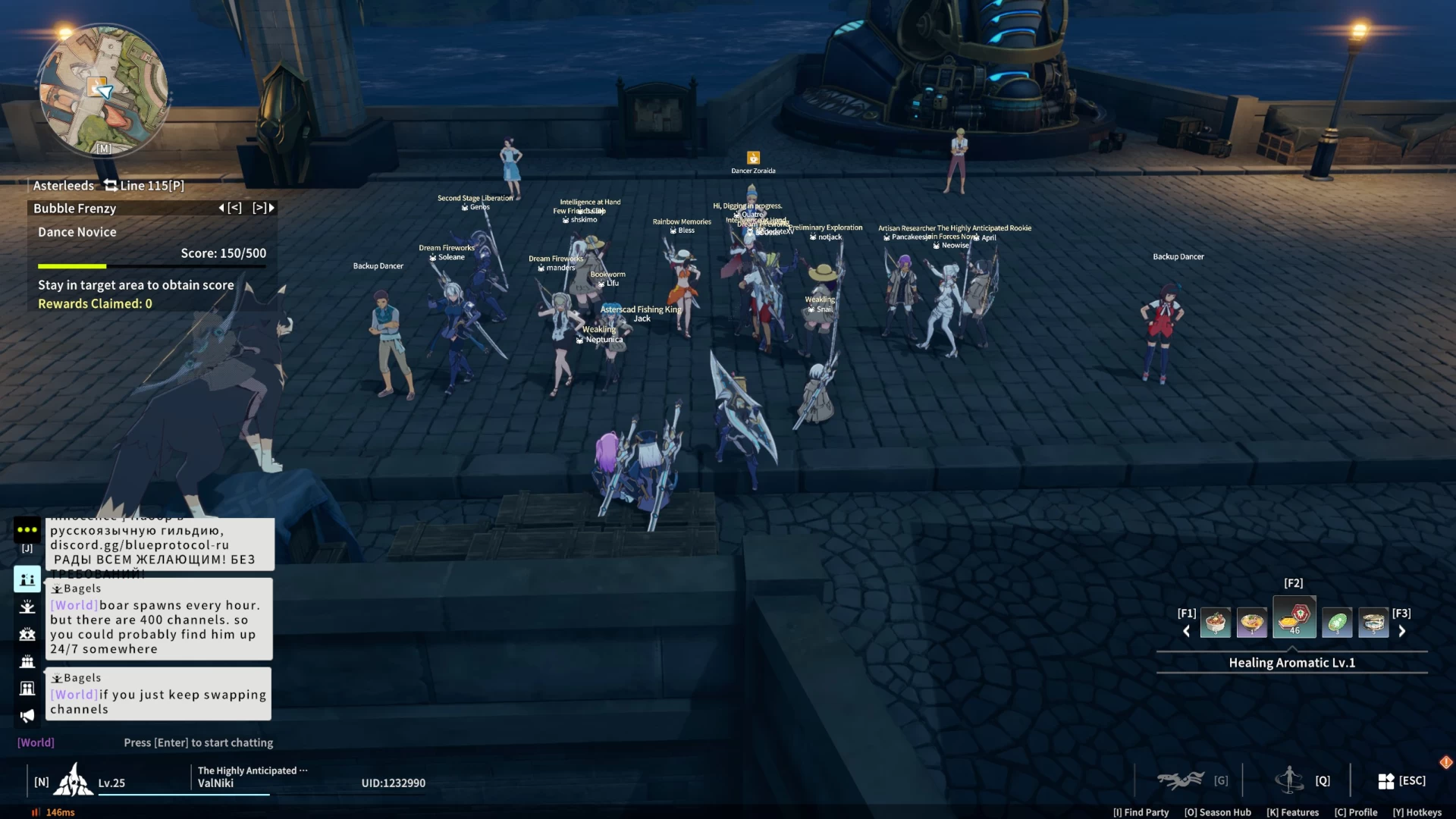Select the red stew bowl item slot
The height and width of the screenshot is (819, 1456).
coord(1215,623)
